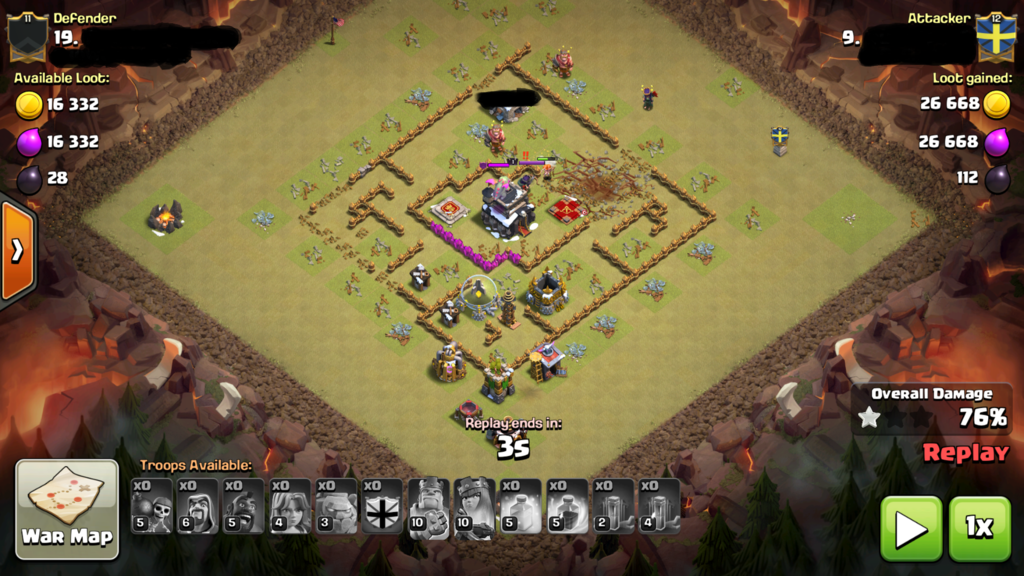1024x576 pixels.
Task: Choose the Hog Rider troop slot
Action: tap(244, 506)
